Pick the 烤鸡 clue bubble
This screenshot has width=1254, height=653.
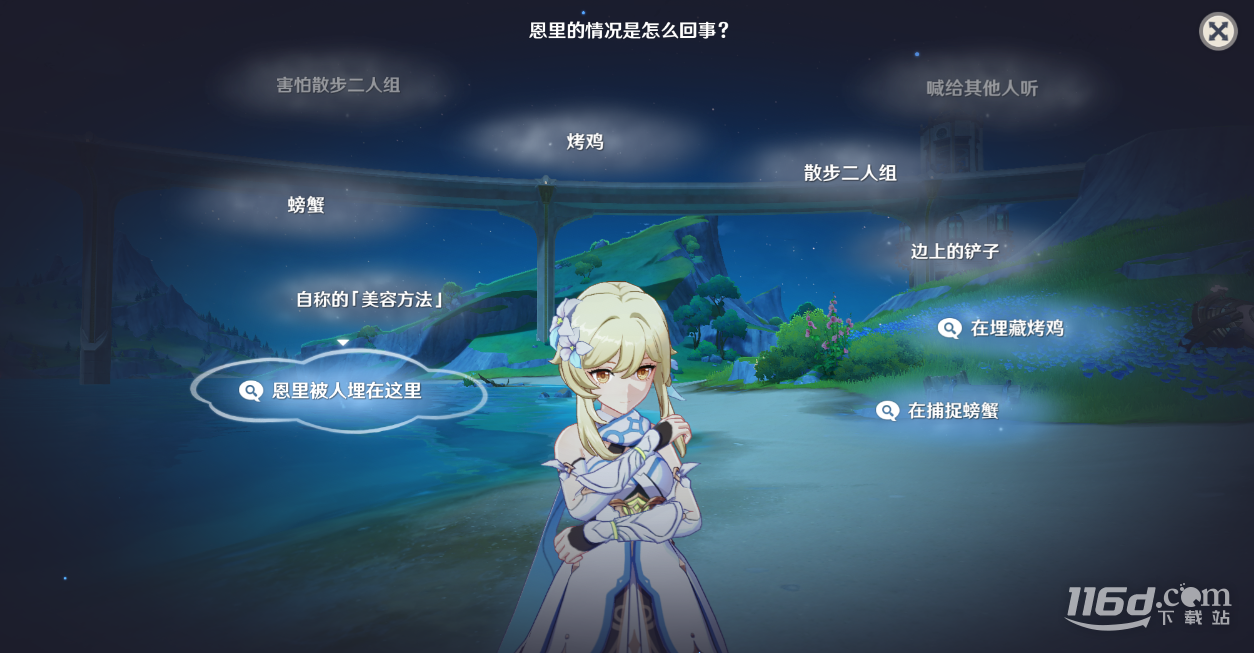585,142
